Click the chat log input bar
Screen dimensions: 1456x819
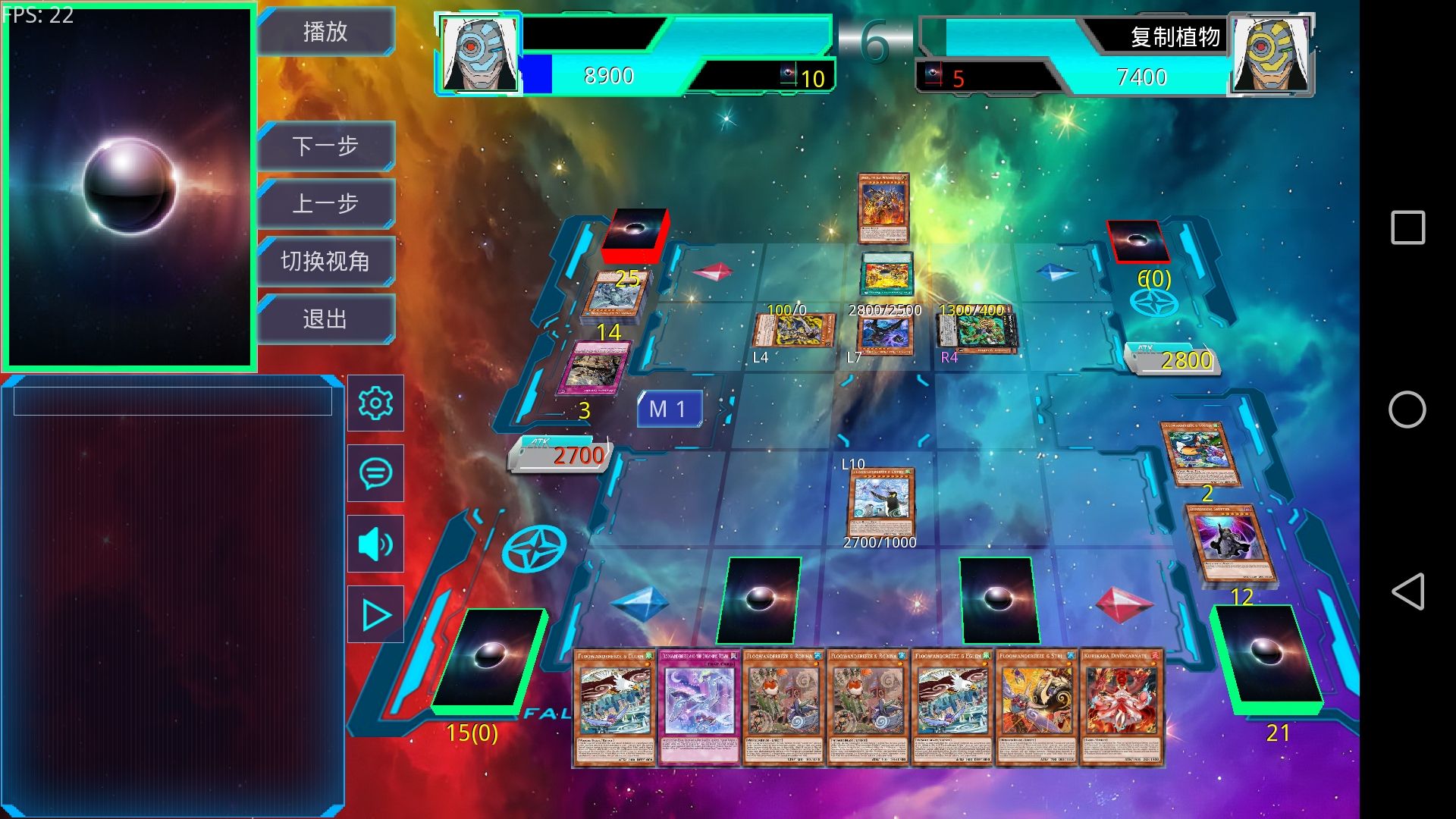(x=173, y=401)
